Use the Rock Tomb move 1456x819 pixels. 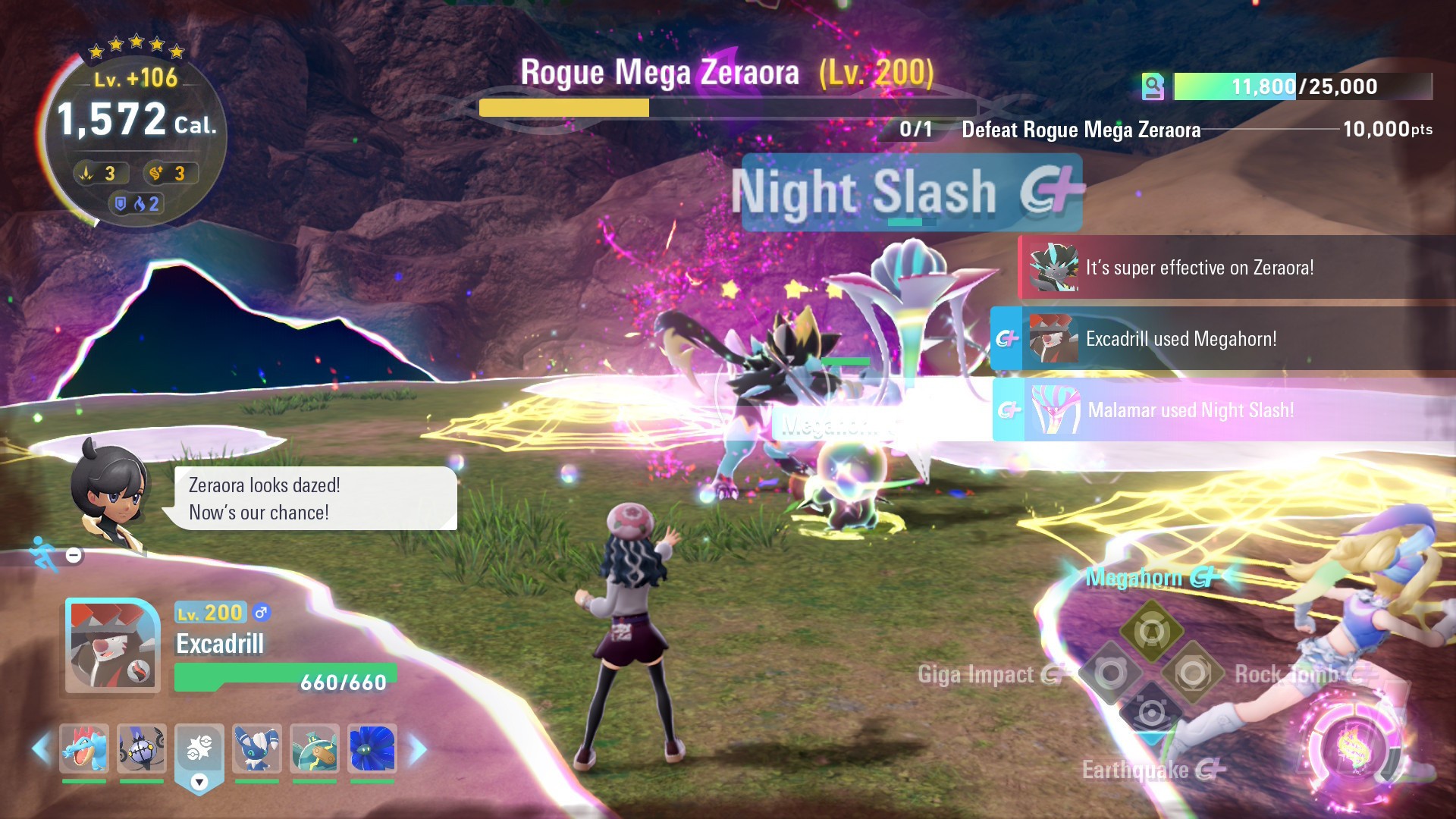pos(1192,673)
